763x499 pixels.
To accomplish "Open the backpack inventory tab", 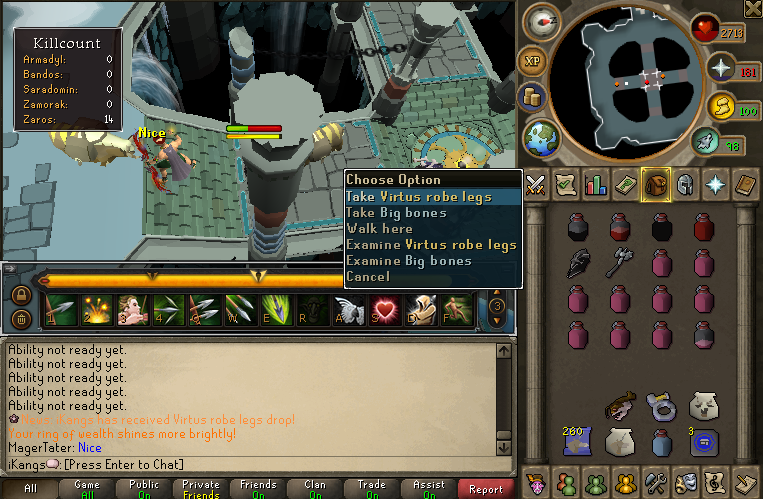I will tap(656, 184).
